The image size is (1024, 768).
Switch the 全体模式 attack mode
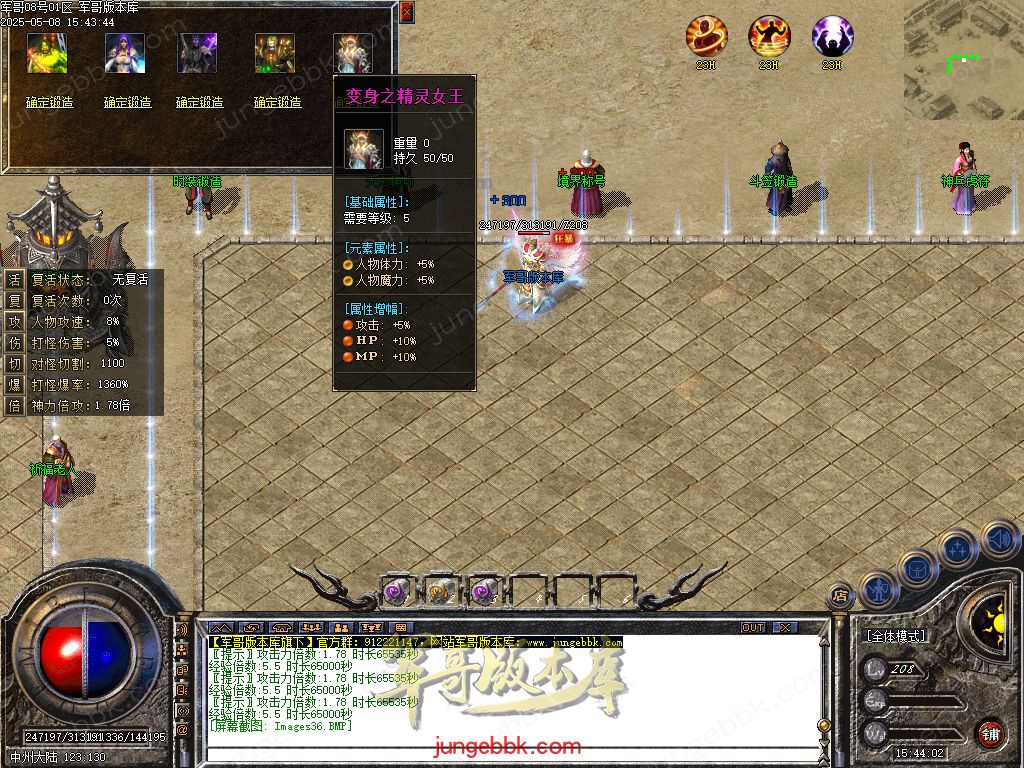point(895,636)
